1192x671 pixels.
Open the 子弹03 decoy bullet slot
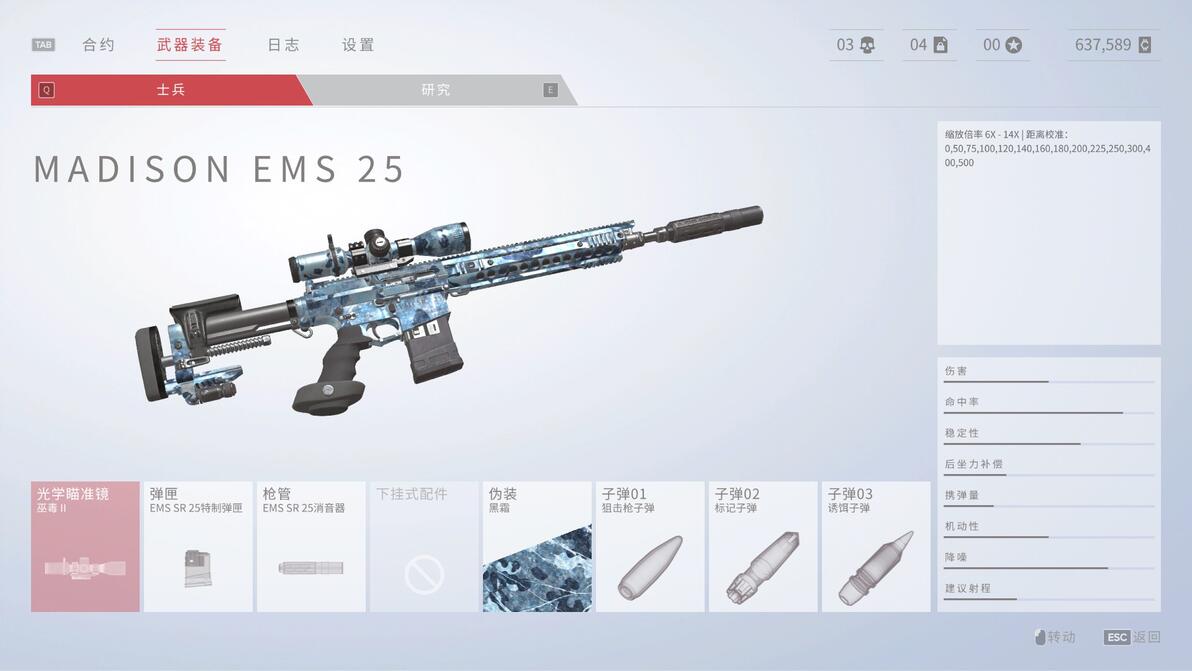coord(876,547)
